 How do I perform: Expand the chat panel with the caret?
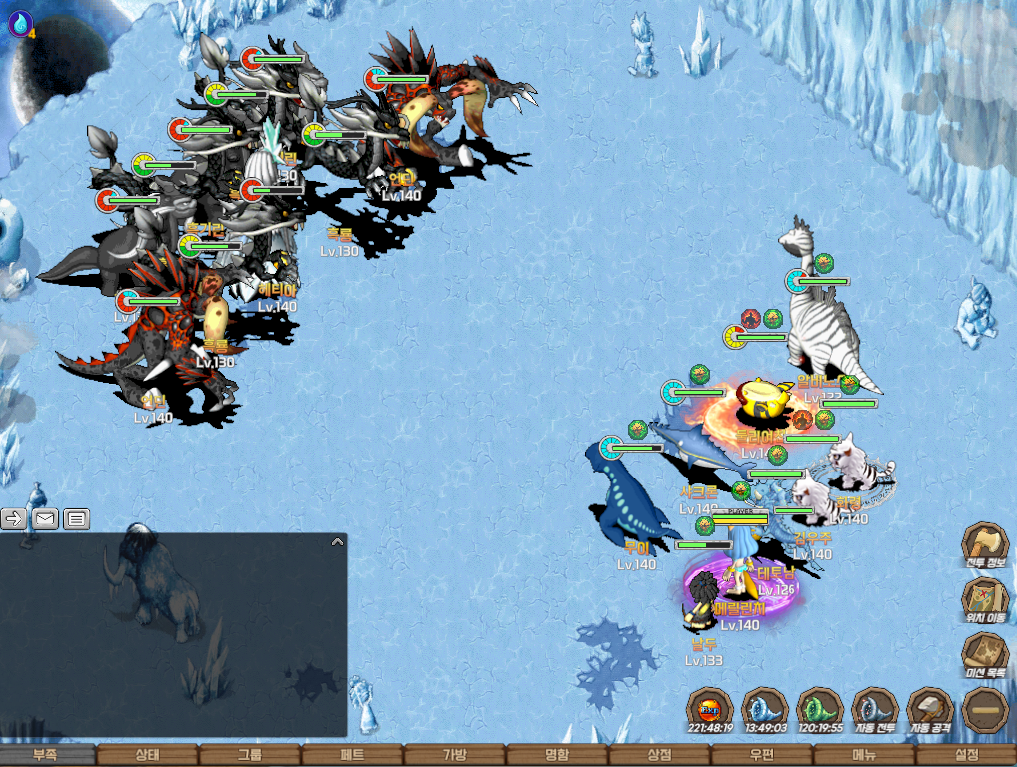(x=337, y=542)
